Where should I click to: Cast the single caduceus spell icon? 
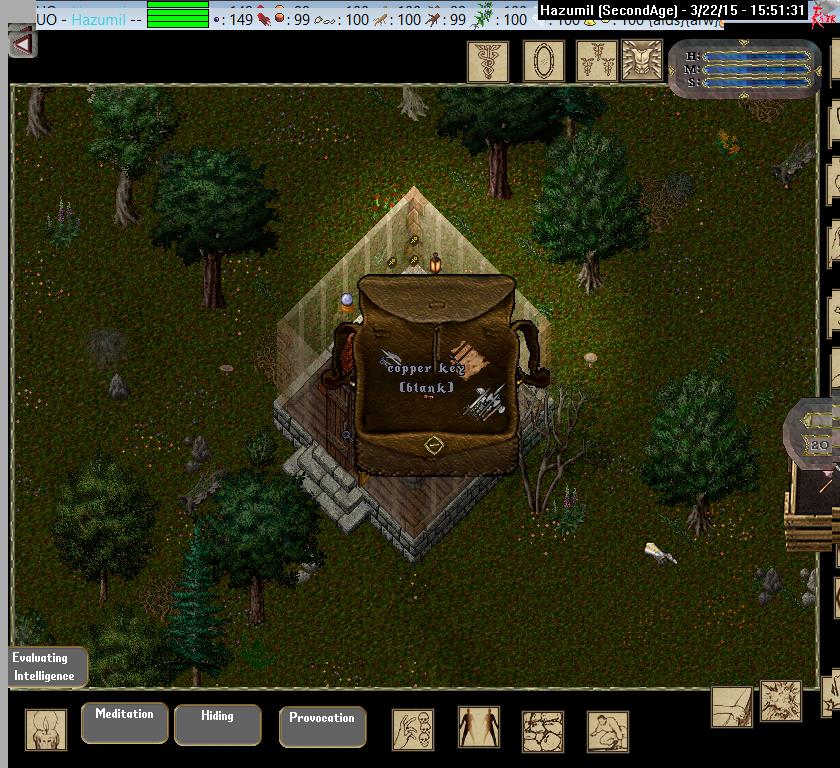[x=488, y=61]
